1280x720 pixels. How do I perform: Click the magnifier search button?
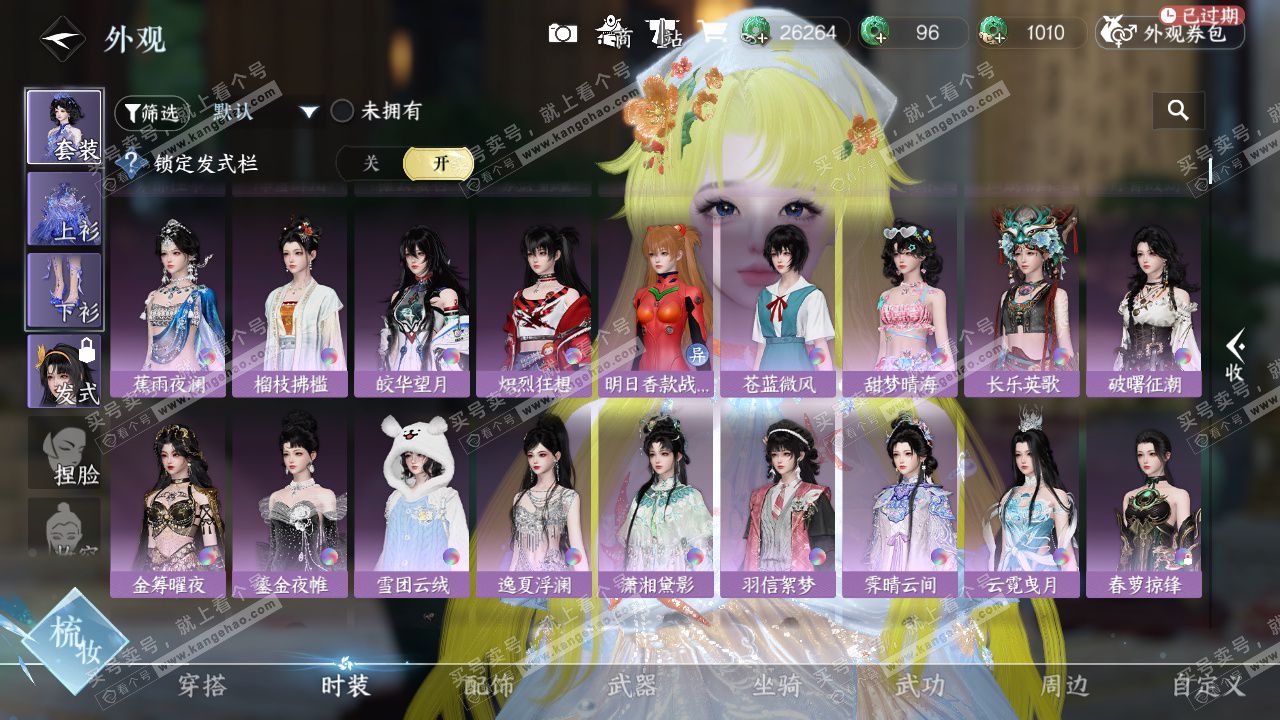pyautogui.click(x=1178, y=111)
